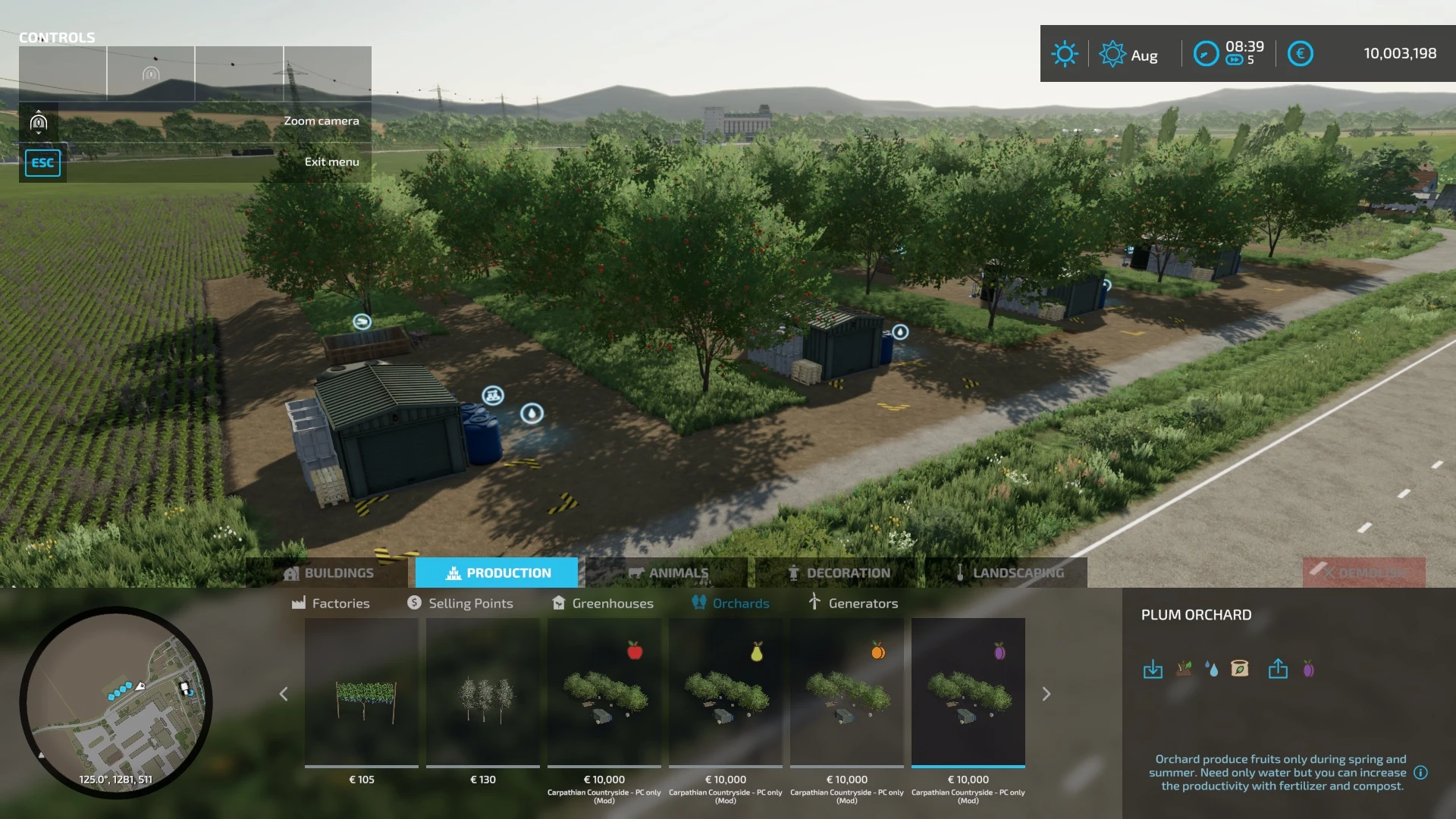Click the left chevron to browse previous orchards
The height and width of the screenshot is (819, 1456).
tap(284, 694)
